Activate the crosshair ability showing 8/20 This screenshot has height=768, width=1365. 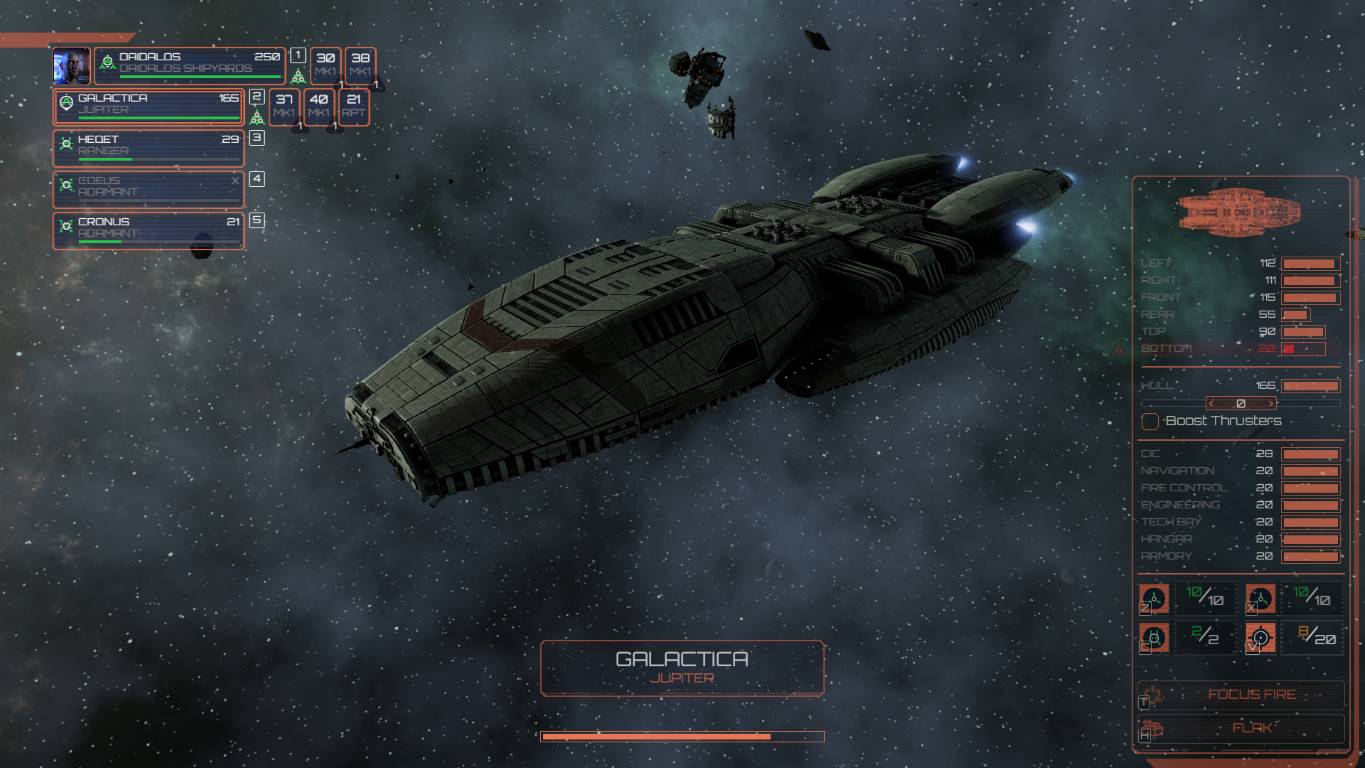(1261, 636)
